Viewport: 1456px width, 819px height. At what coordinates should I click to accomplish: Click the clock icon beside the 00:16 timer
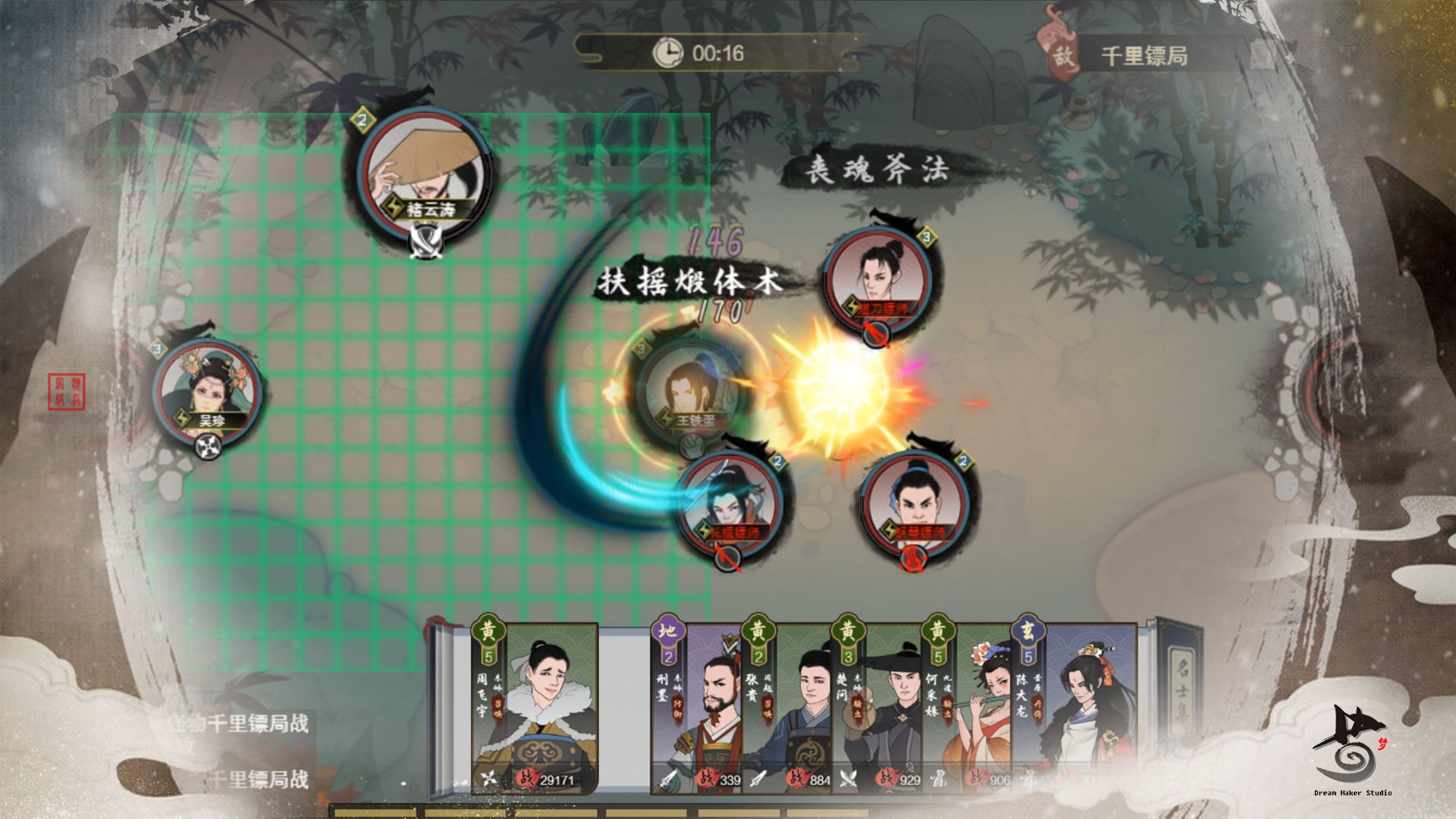(667, 53)
